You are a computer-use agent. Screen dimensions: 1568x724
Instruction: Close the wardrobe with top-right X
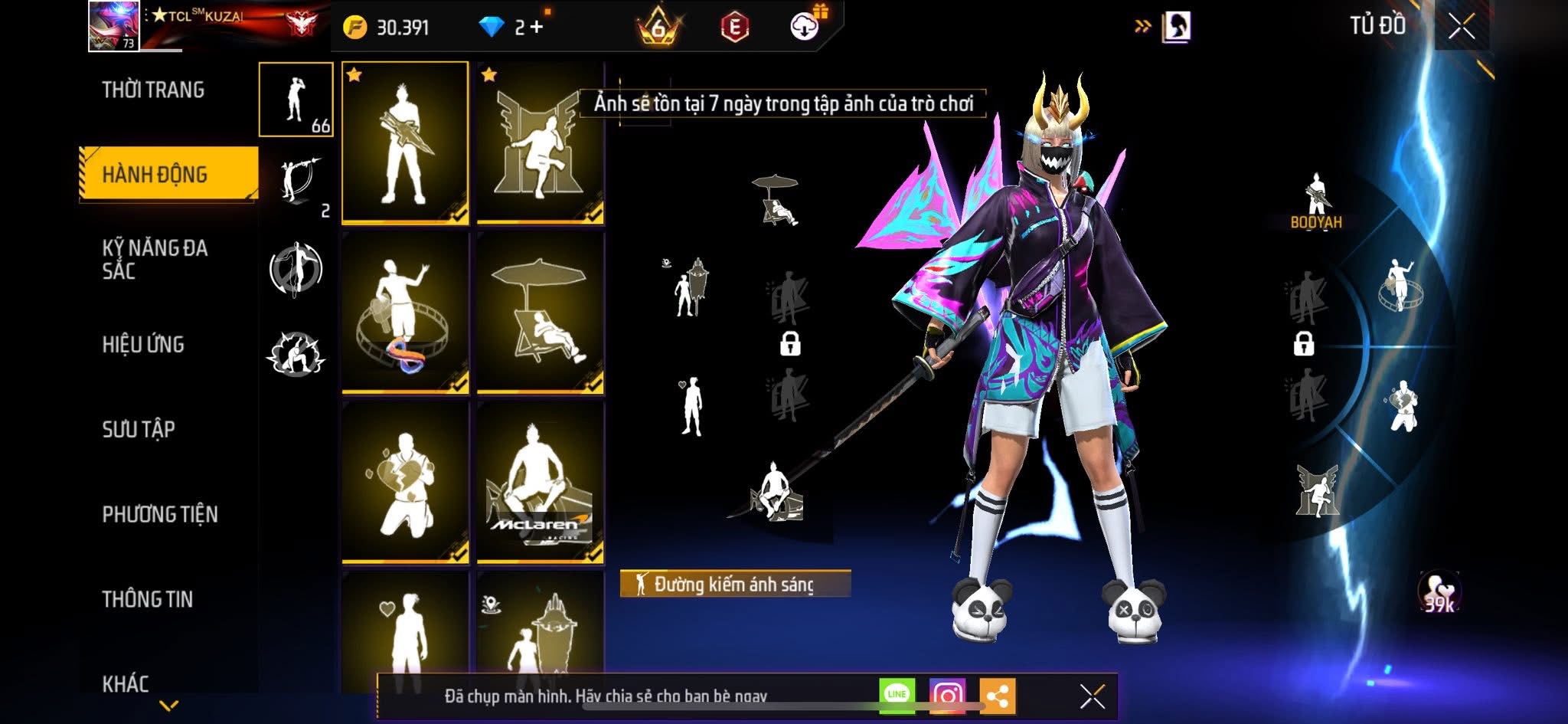(1461, 27)
